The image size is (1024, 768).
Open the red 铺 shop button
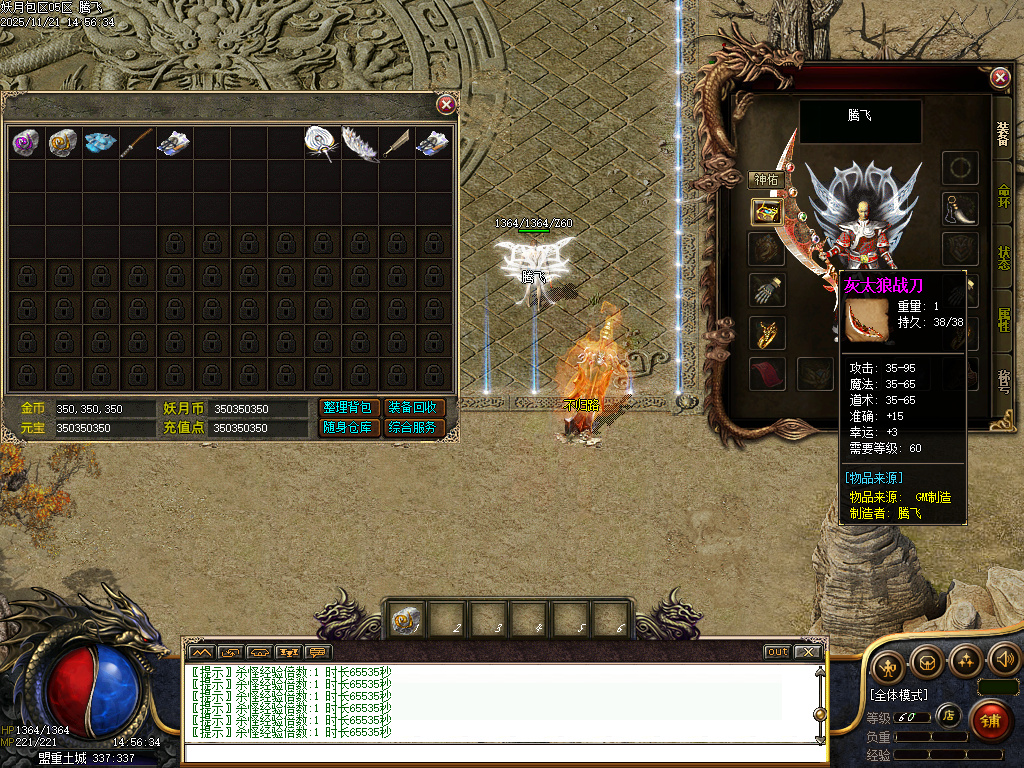click(989, 719)
